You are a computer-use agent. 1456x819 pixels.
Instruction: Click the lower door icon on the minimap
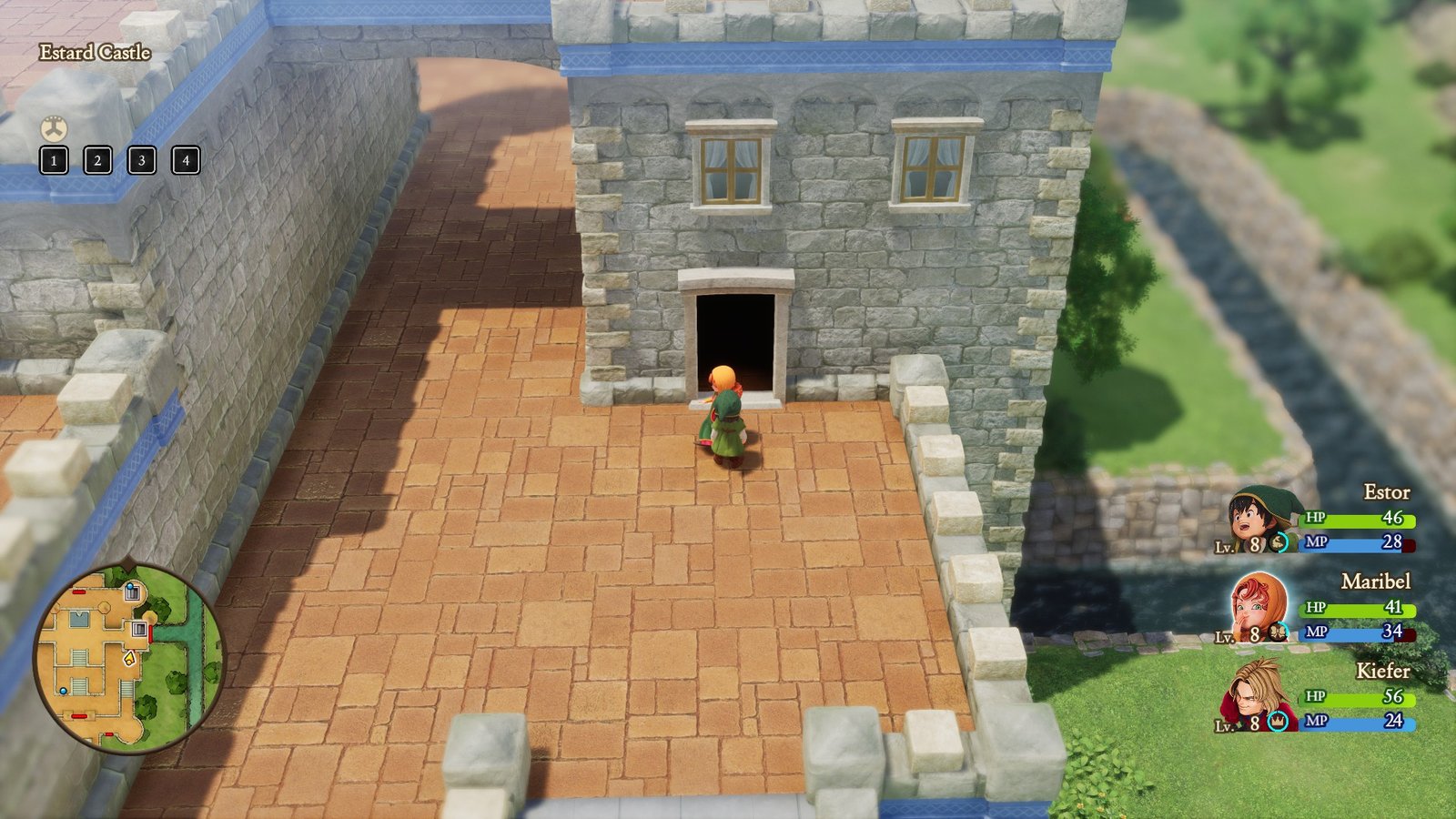tap(138, 629)
